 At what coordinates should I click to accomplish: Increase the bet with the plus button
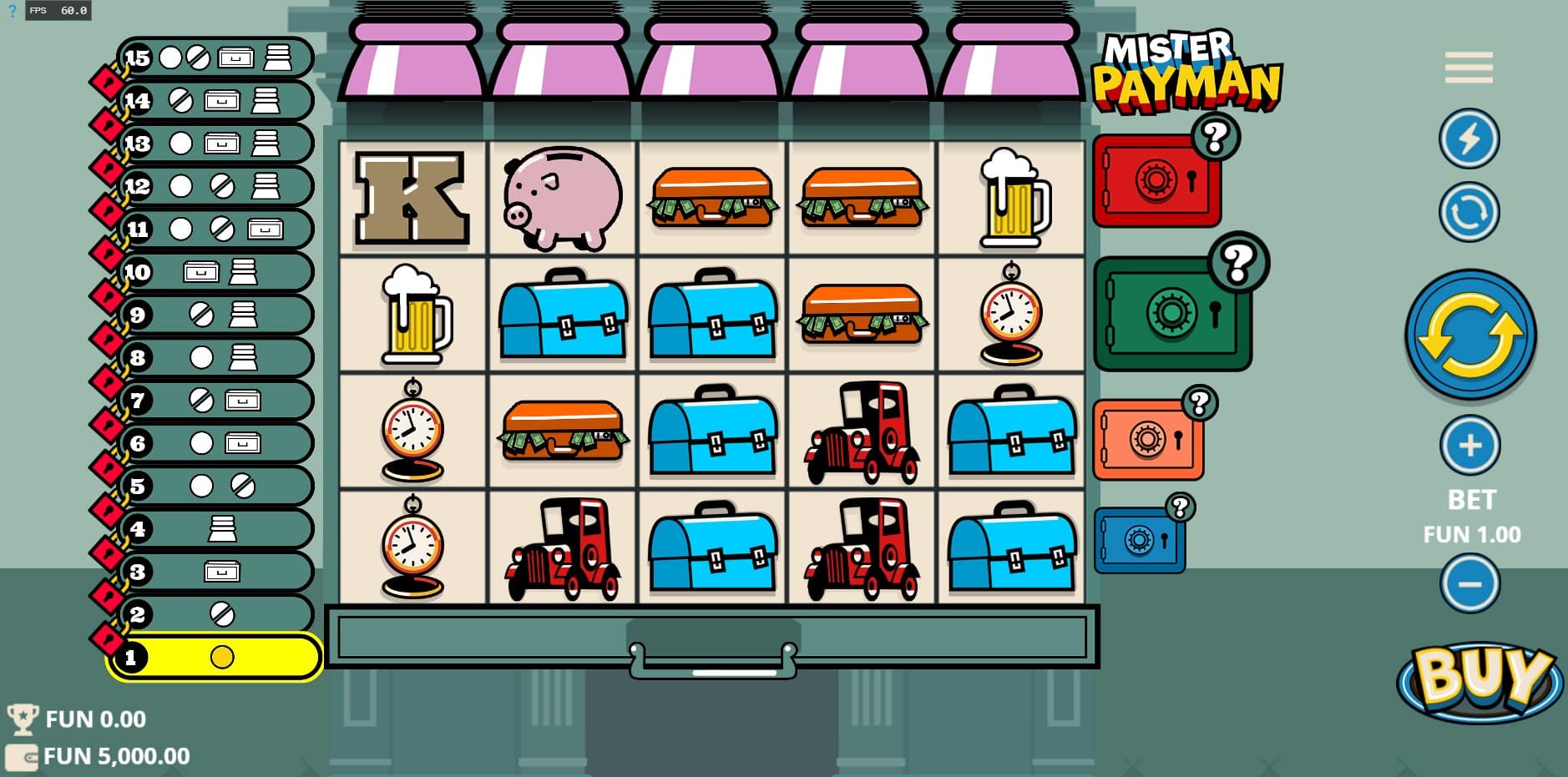tap(1469, 445)
